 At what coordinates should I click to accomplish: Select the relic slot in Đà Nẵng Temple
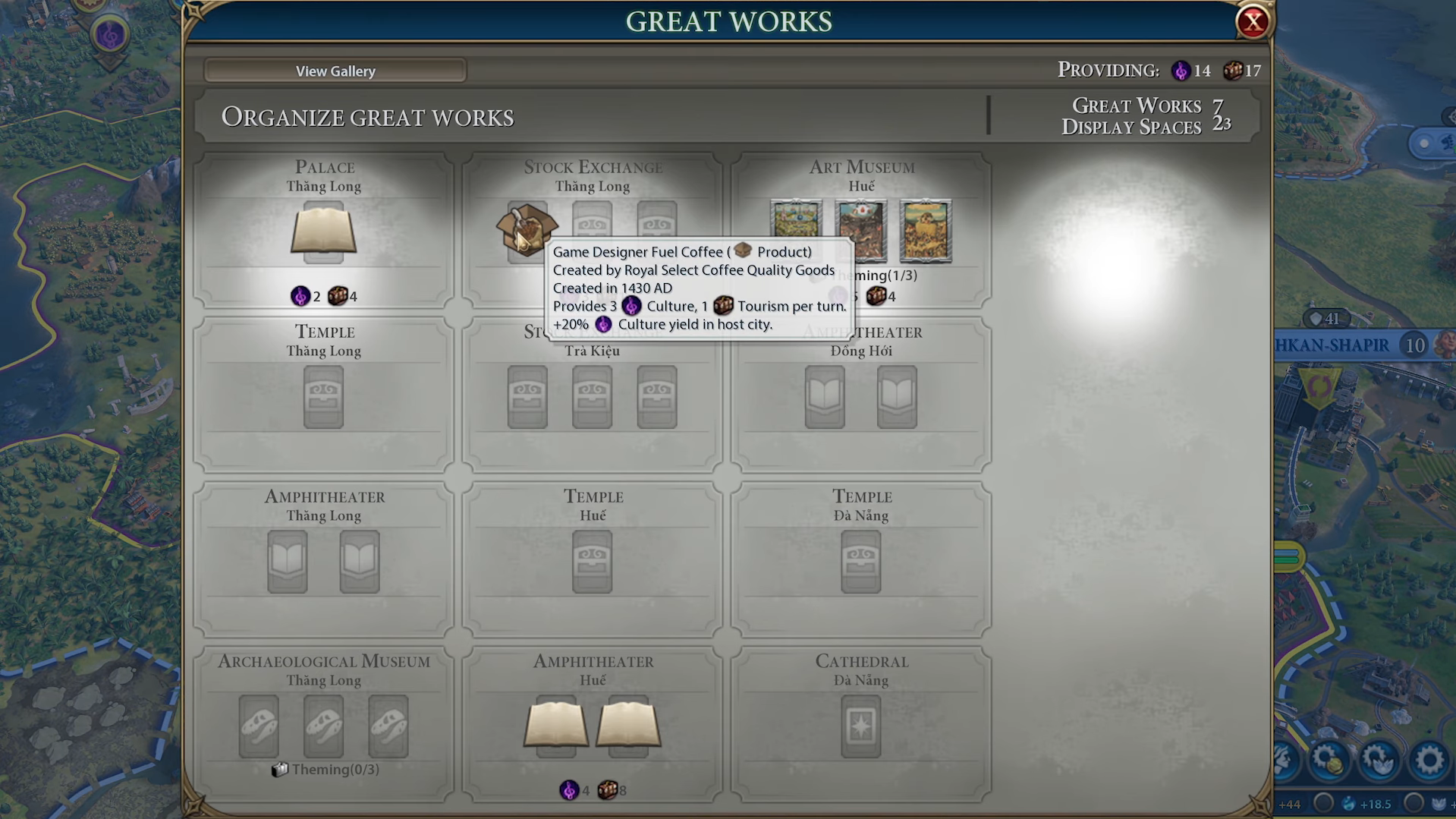pos(860,562)
